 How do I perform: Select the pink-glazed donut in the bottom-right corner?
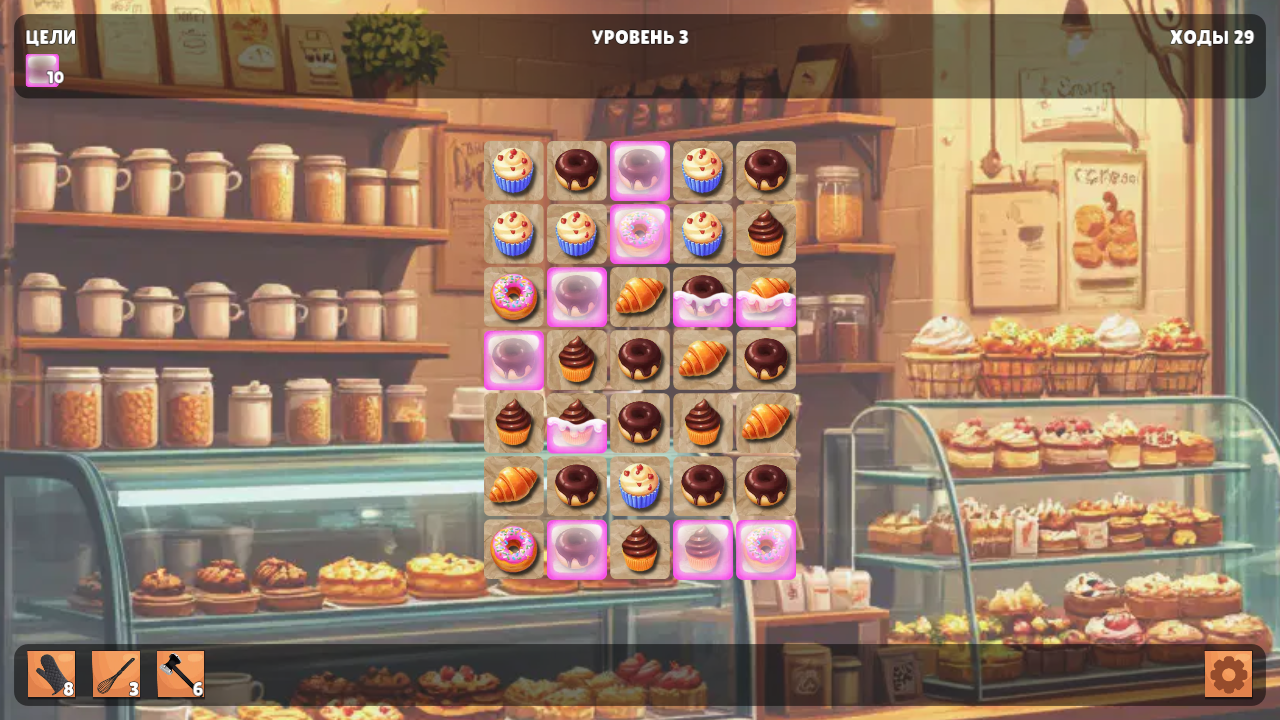click(x=766, y=549)
